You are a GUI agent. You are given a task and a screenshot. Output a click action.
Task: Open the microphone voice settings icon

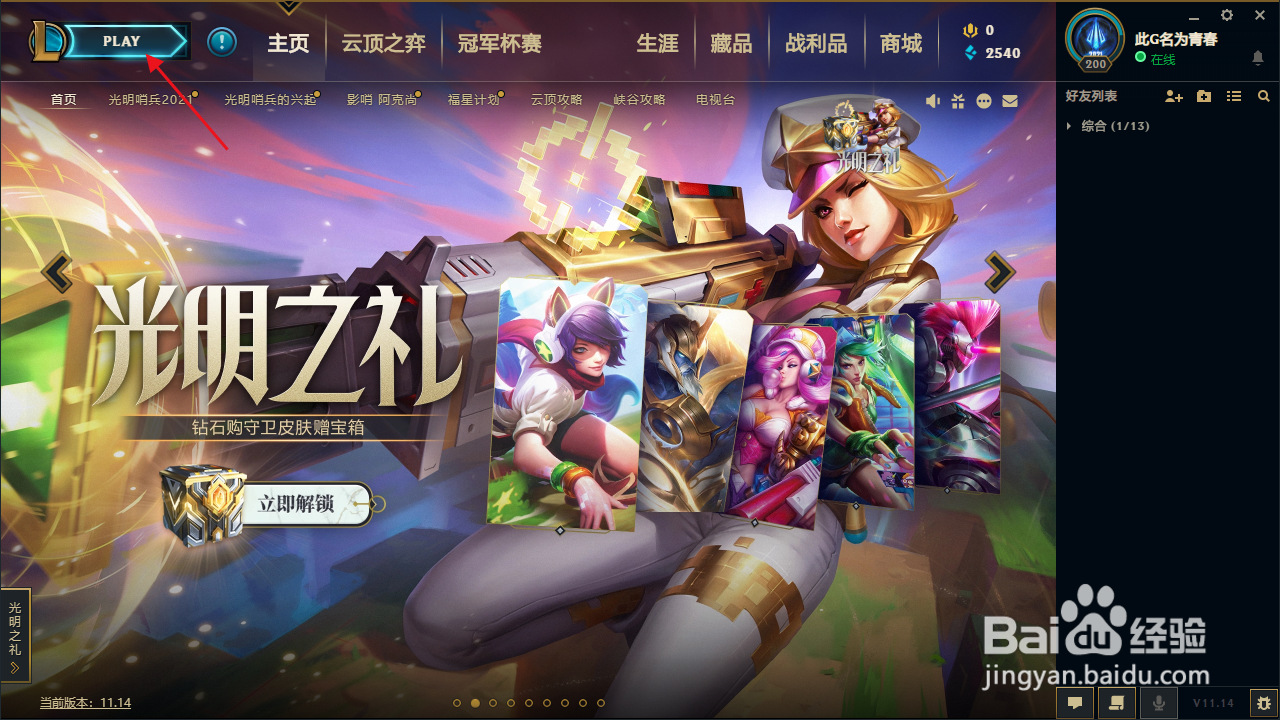click(1158, 702)
